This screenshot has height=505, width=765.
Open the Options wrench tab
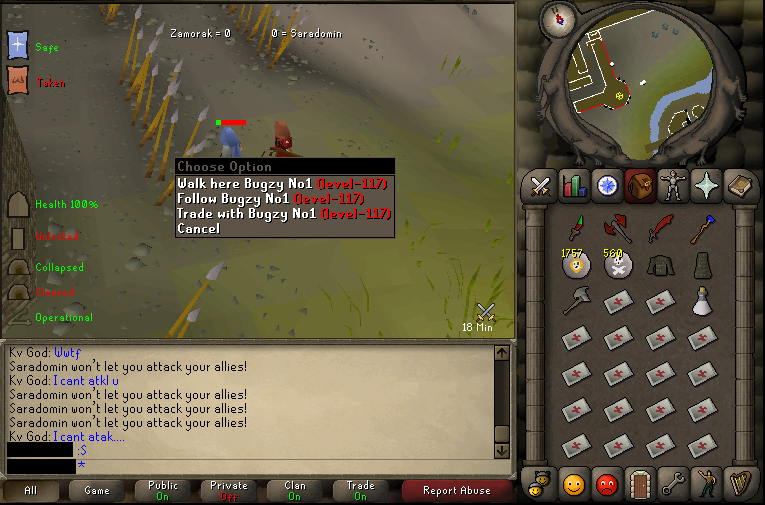(670, 484)
